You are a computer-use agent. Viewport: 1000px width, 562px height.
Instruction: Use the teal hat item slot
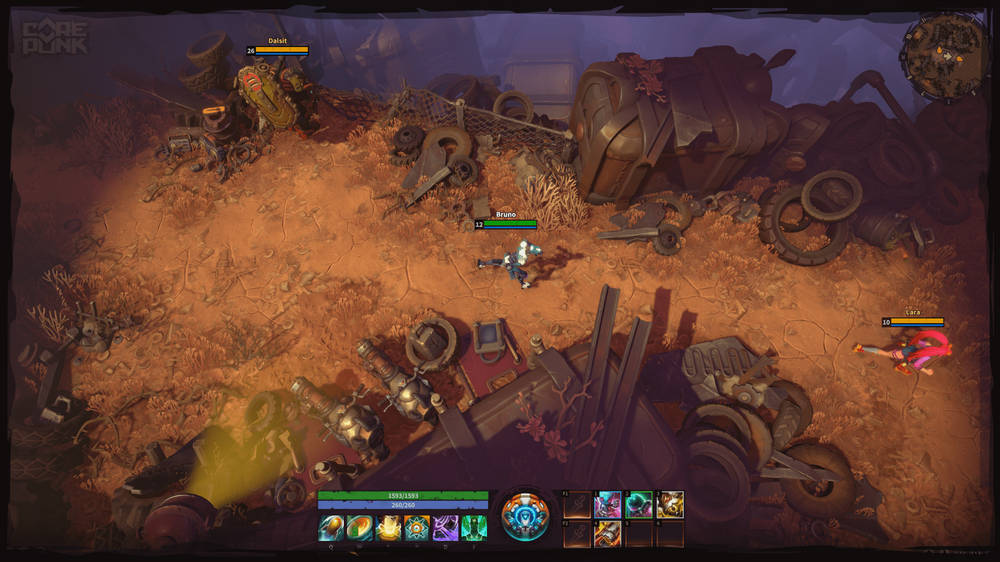639,505
